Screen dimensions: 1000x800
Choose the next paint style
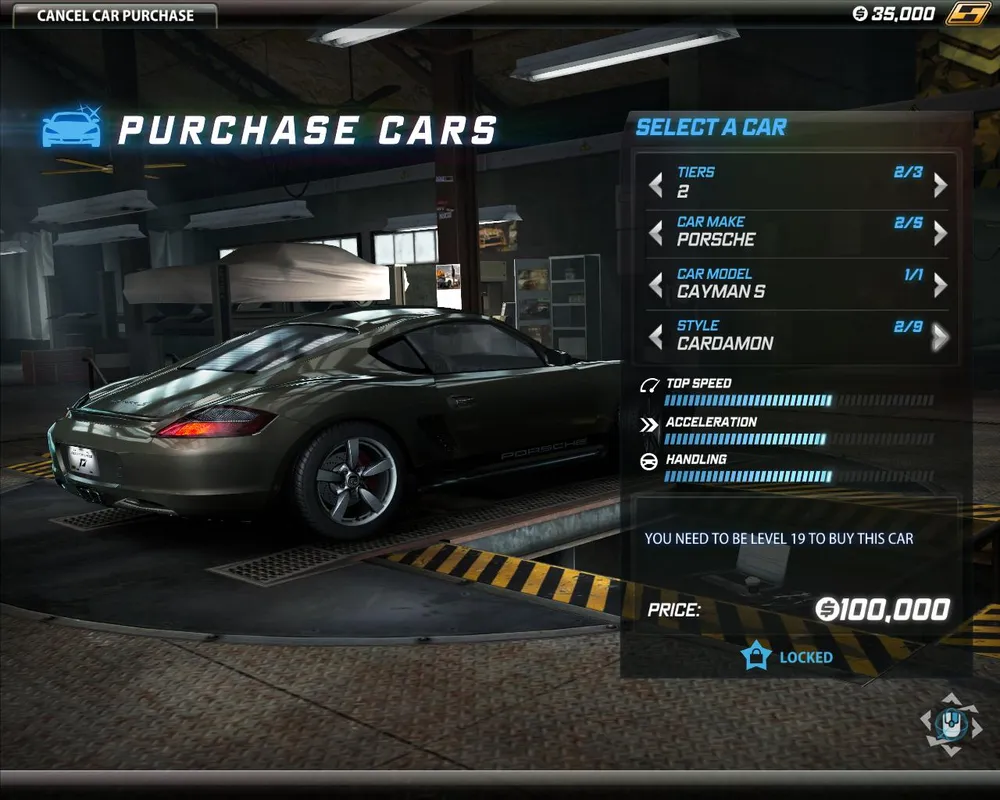pos(940,337)
